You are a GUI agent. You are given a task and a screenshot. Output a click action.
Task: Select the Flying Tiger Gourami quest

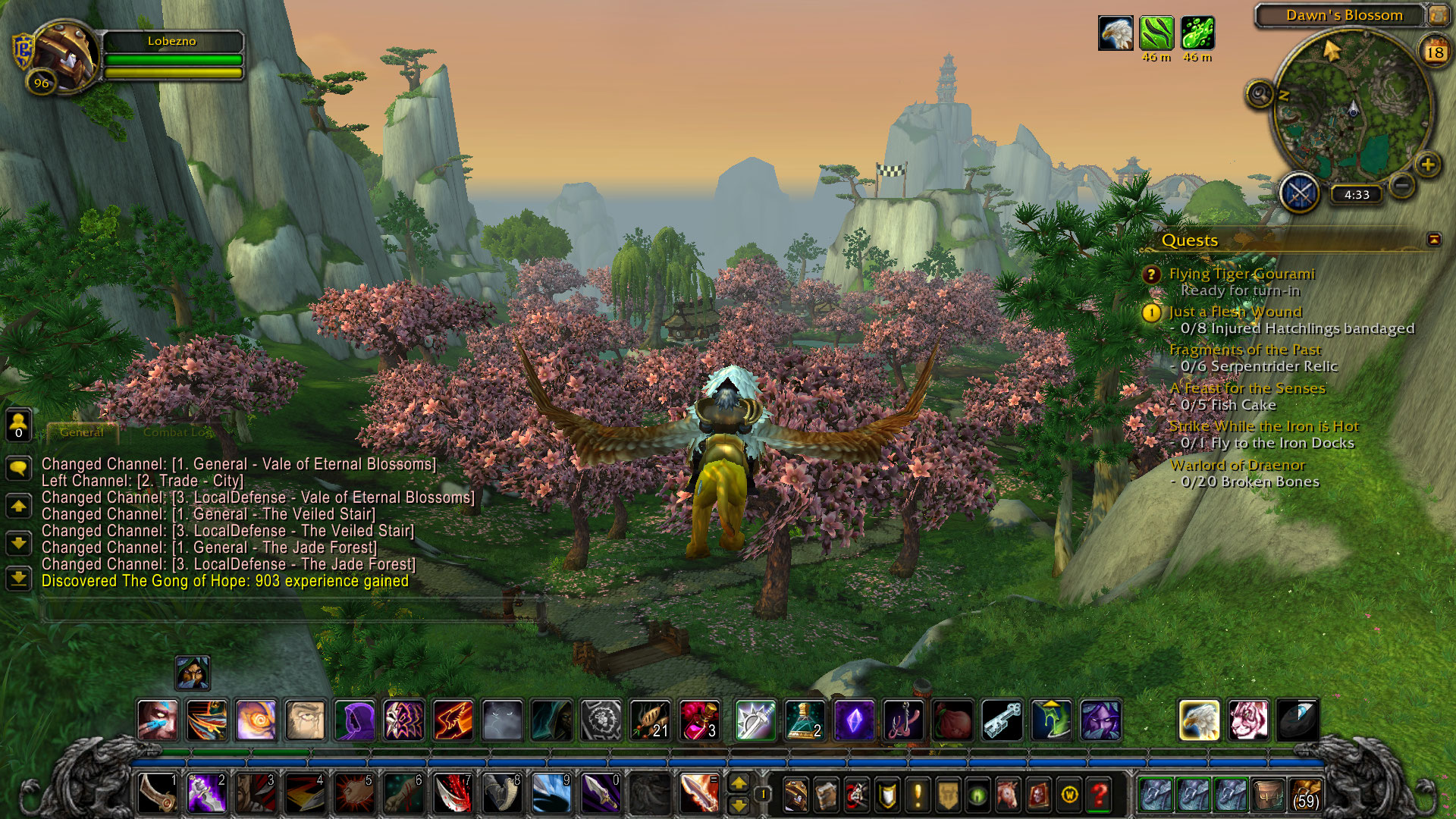coord(1241,274)
